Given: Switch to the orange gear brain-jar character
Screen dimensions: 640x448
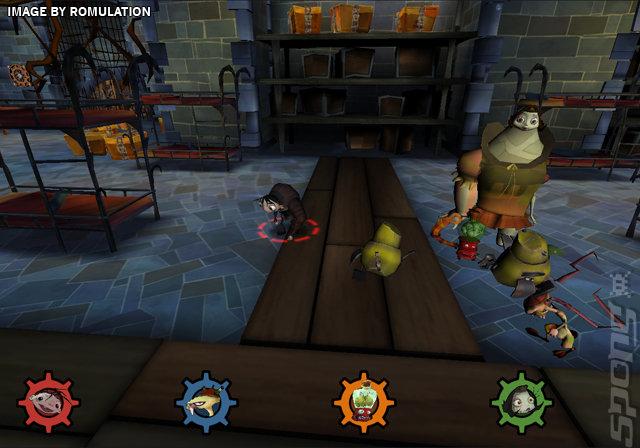Looking at the screenshot, I should coord(362,403).
